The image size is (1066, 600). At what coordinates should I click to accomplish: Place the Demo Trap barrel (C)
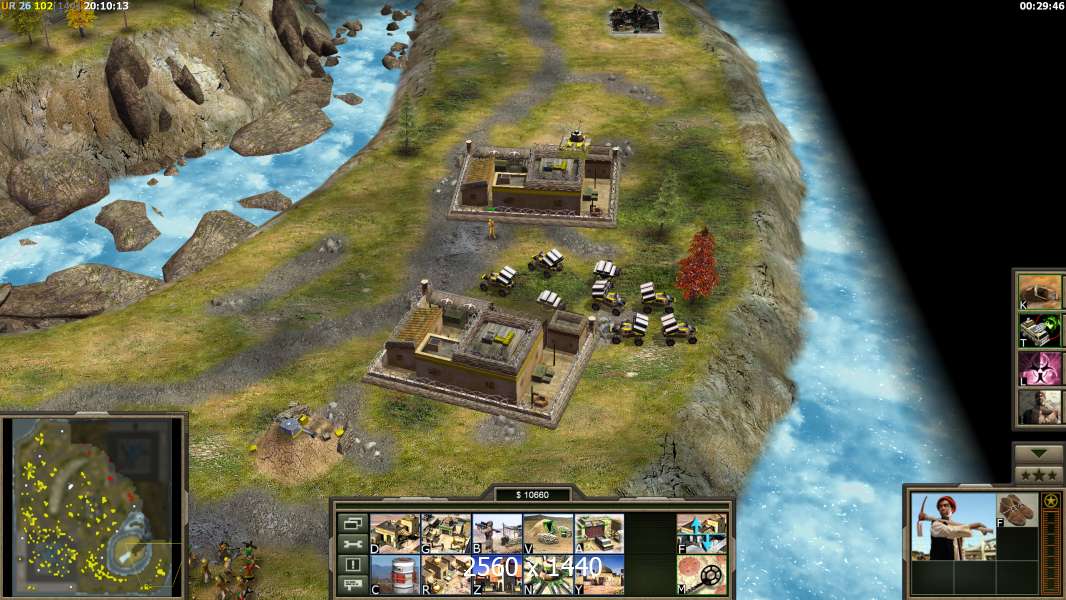coord(395,574)
